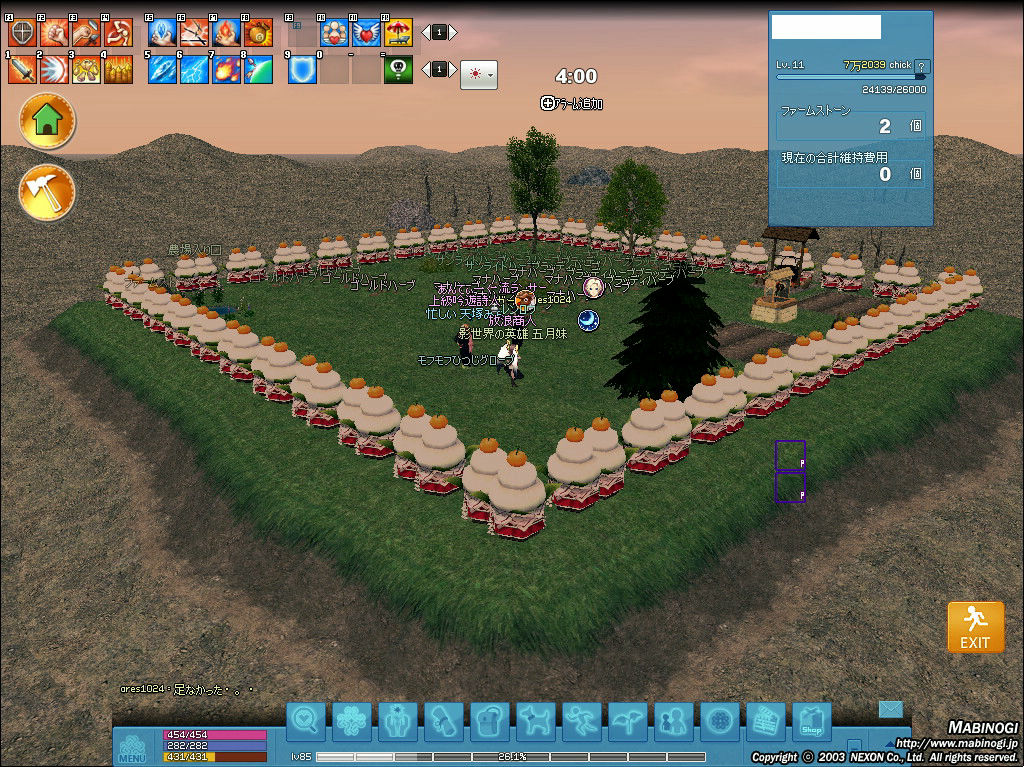Select the beach umbrella rest icon
Viewport: 1024px width, 767px height.
click(x=398, y=33)
